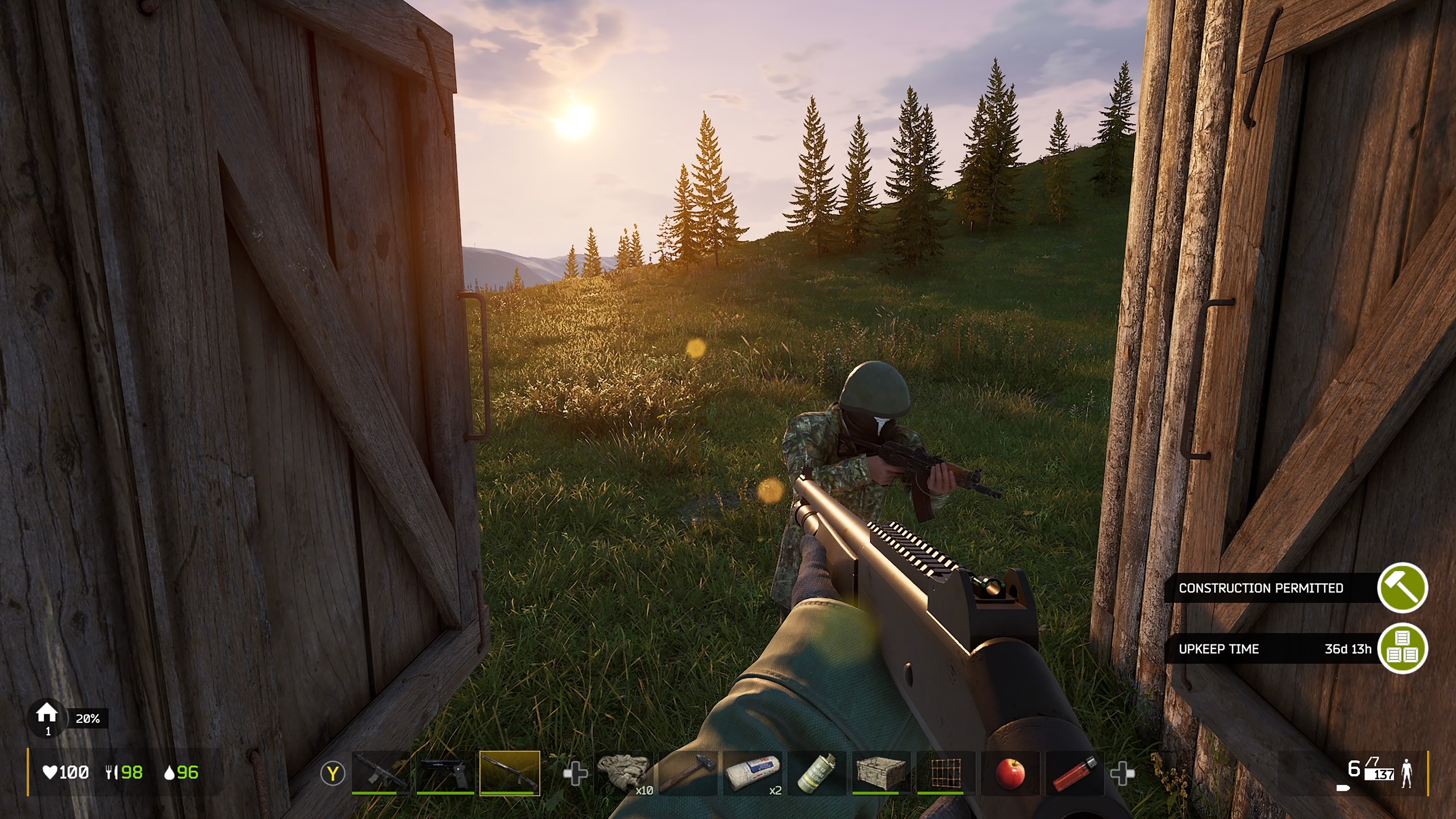The width and height of the screenshot is (1456, 819).
Task: Pick the wooden crate hotbar item
Action: pos(881,772)
